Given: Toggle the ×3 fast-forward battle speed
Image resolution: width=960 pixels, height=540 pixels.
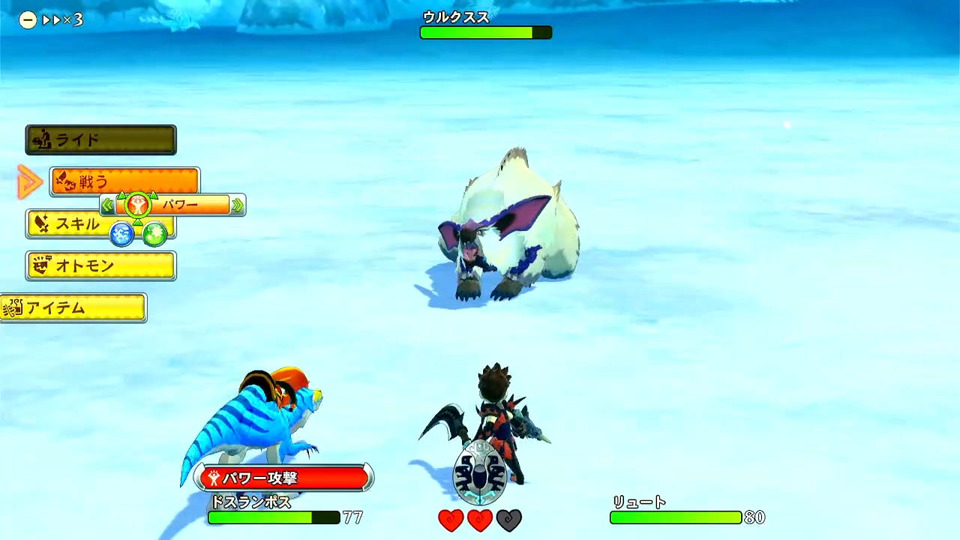Looking at the screenshot, I should coord(53,19).
